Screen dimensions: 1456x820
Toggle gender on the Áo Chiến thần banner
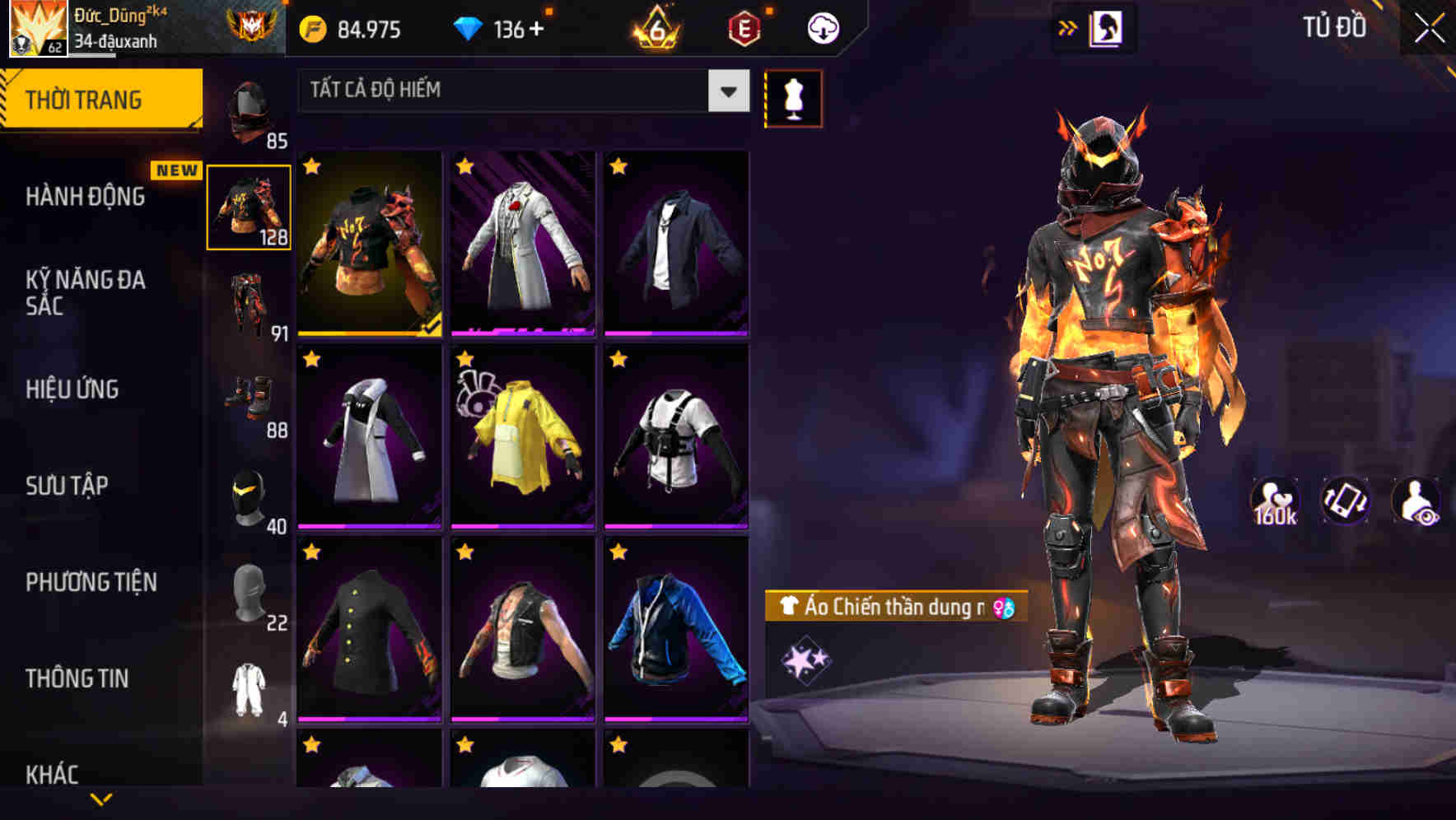(x=1003, y=607)
